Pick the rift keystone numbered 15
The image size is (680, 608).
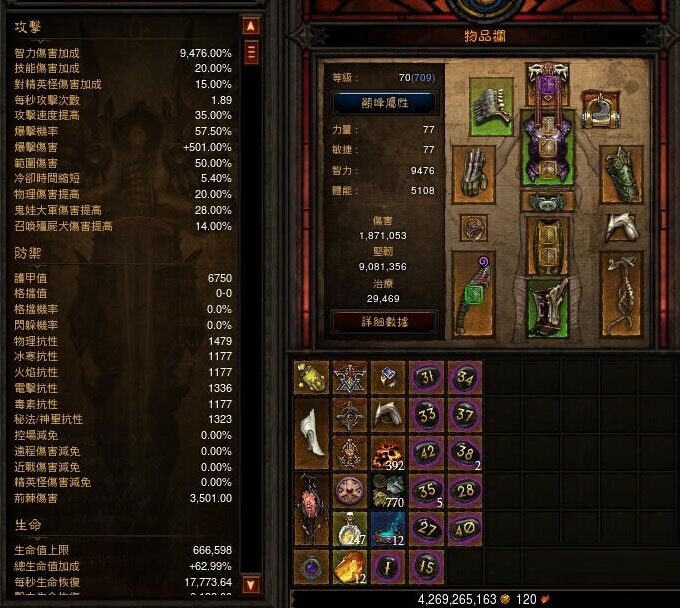[426, 567]
